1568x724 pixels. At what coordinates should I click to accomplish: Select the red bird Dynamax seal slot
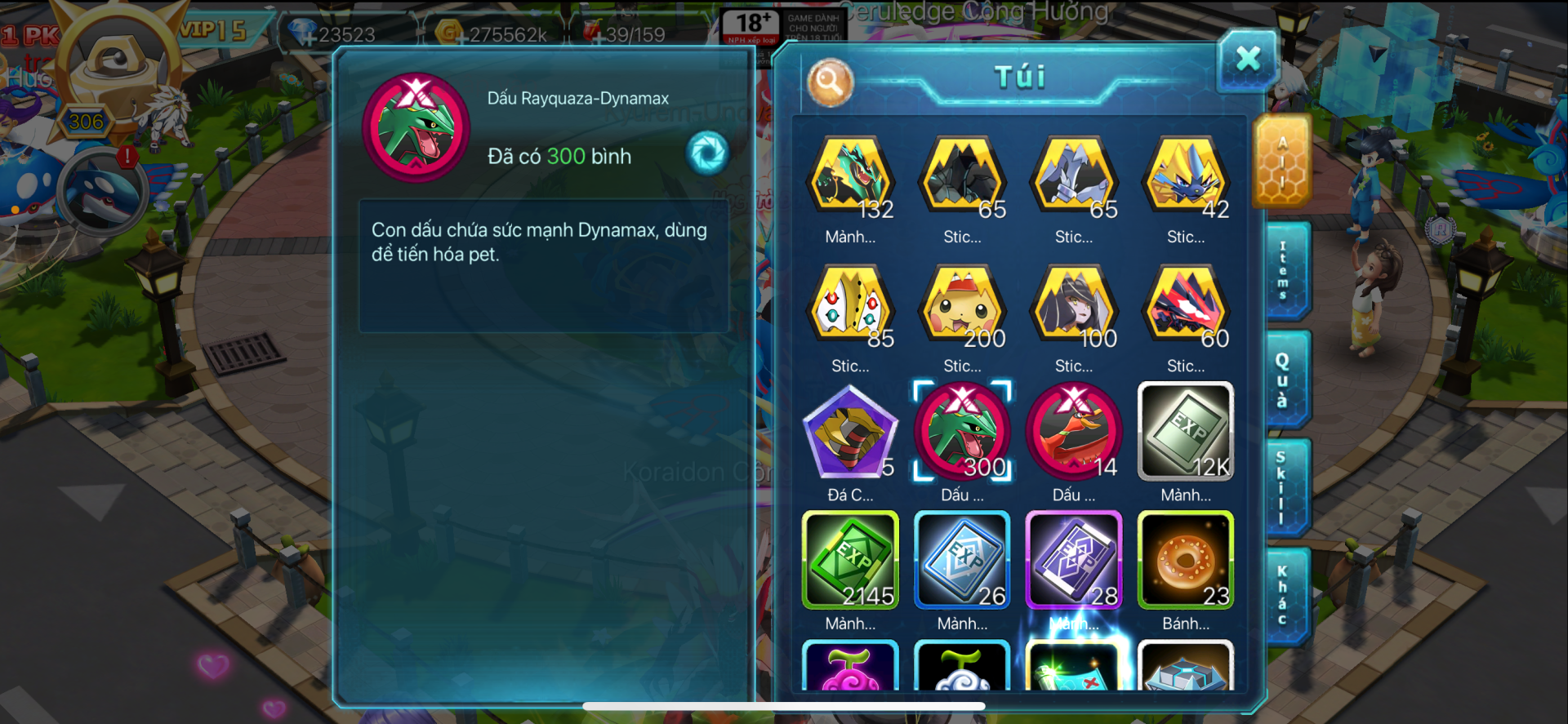click(1073, 432)
